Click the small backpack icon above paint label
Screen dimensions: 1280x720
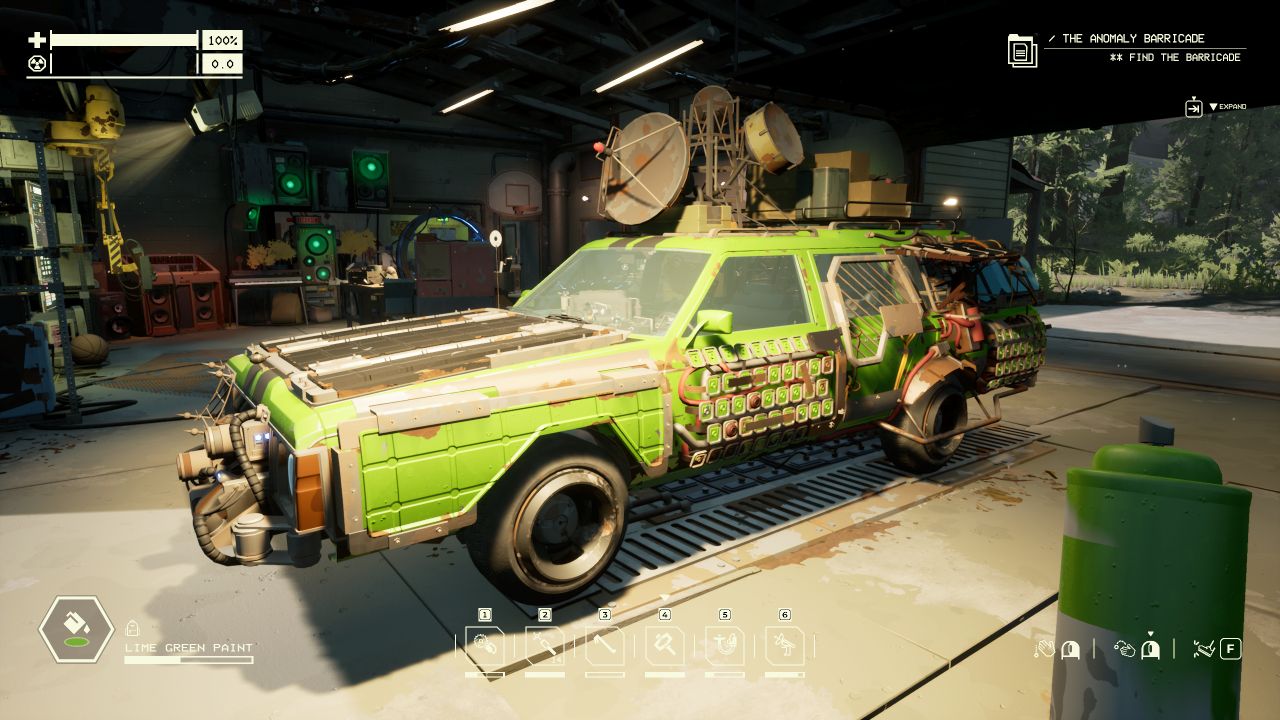132,628
